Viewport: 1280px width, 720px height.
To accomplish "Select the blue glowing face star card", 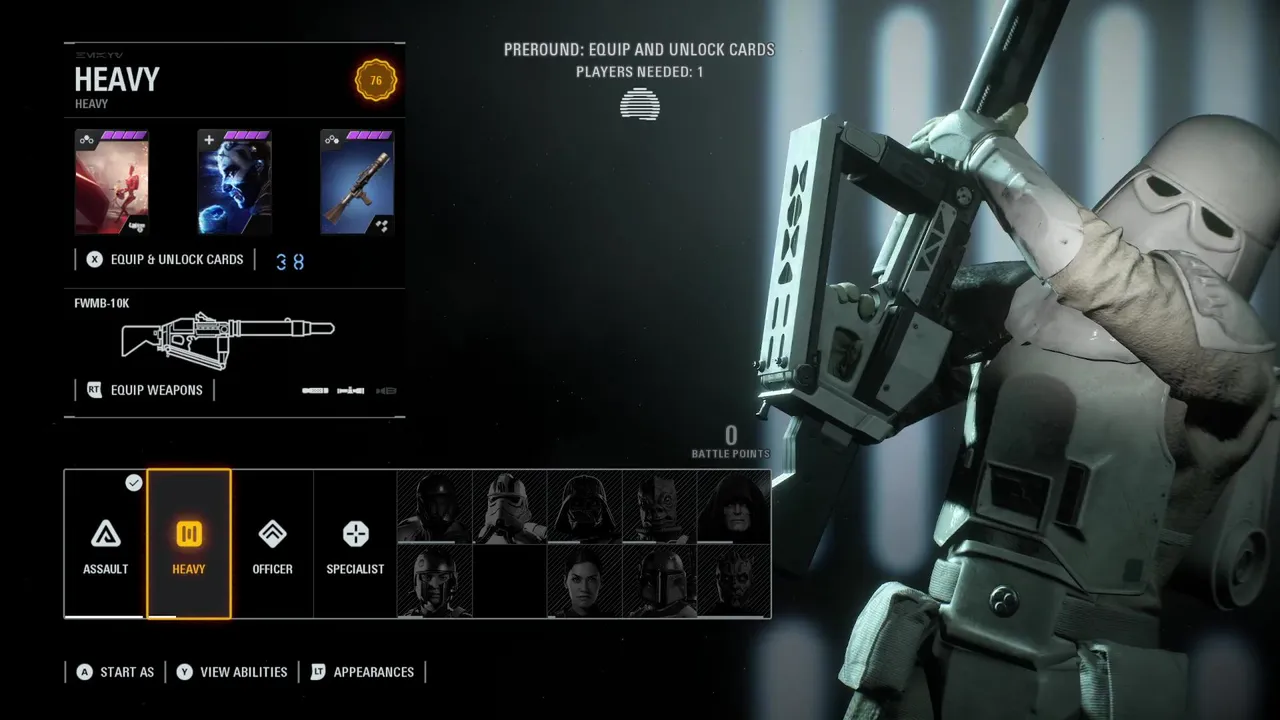I will [x=235, y=182].
